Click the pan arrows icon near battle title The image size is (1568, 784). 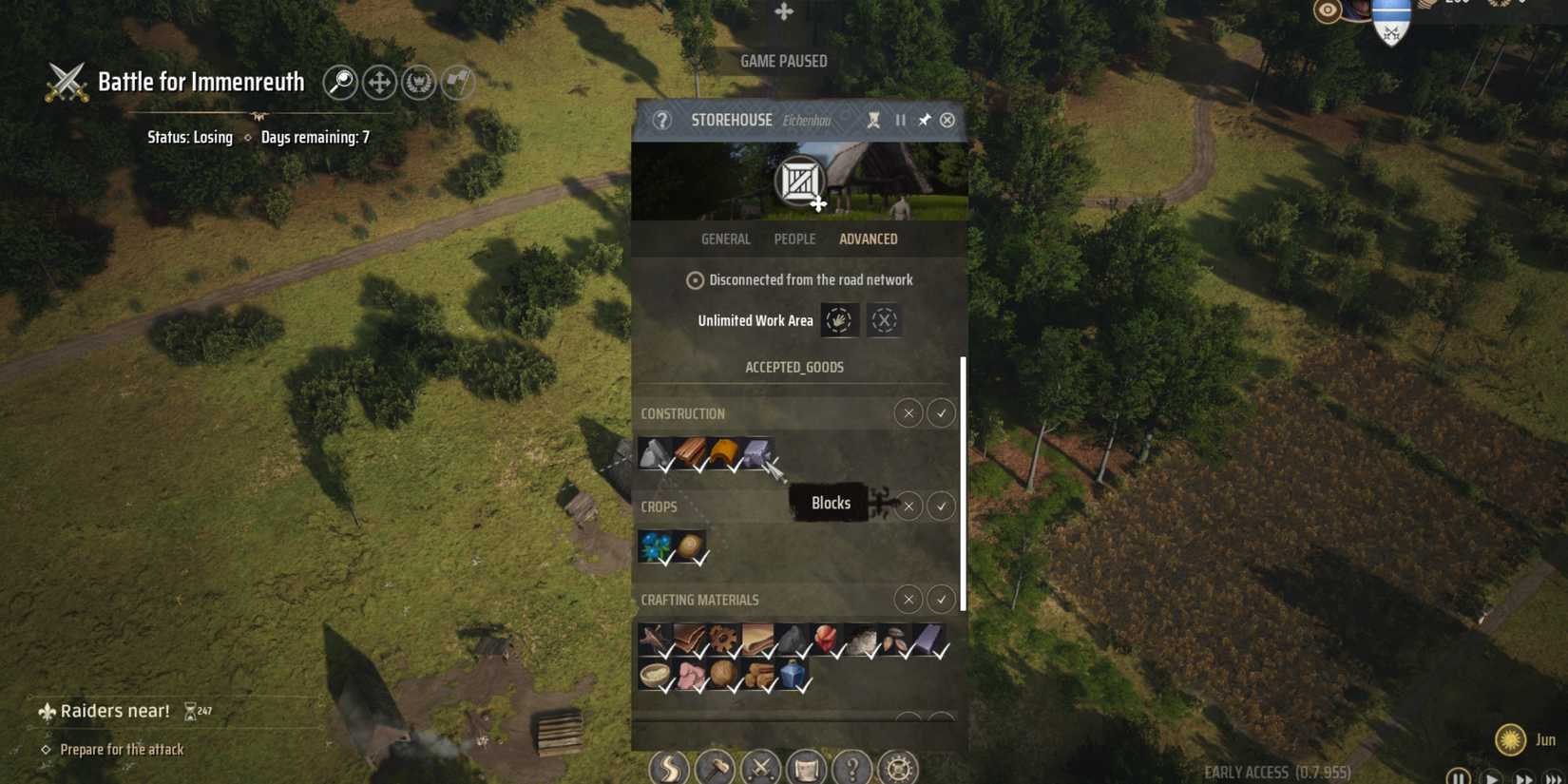(379, 82)
